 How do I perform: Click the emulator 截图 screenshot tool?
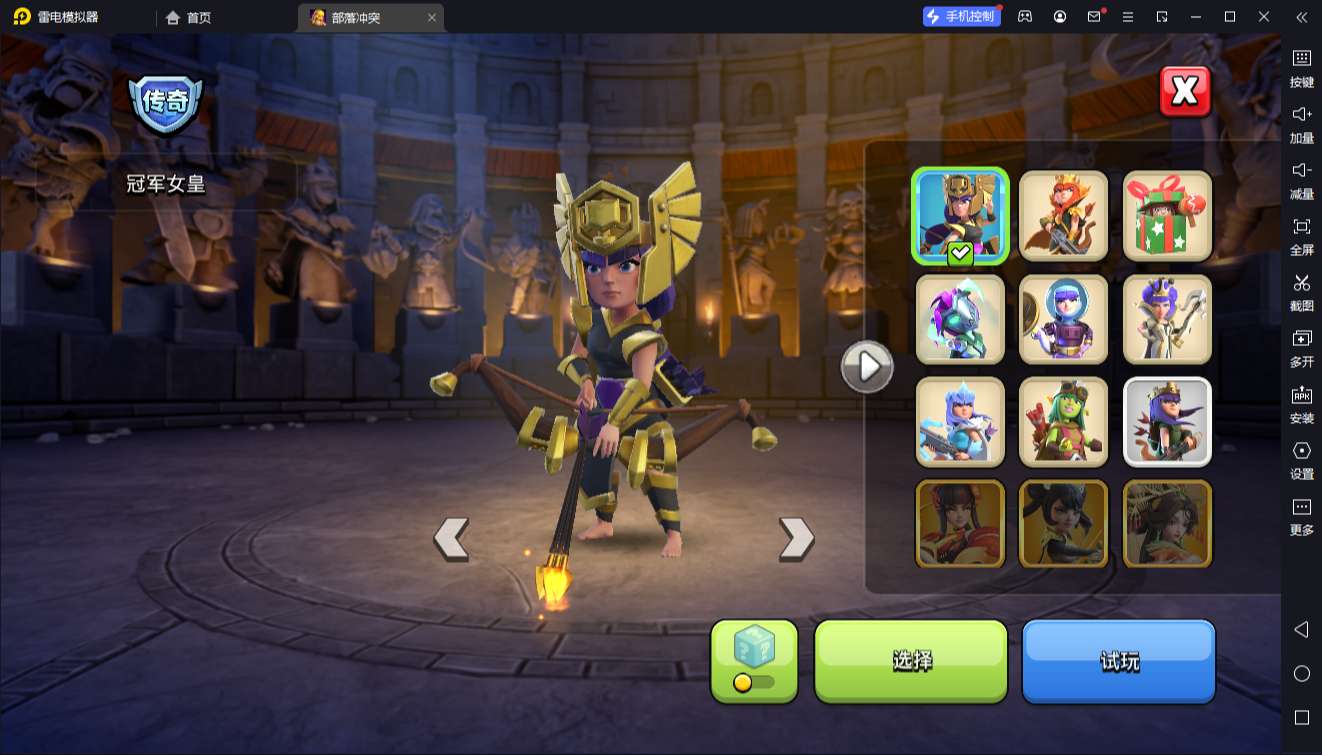[1301, 291]
